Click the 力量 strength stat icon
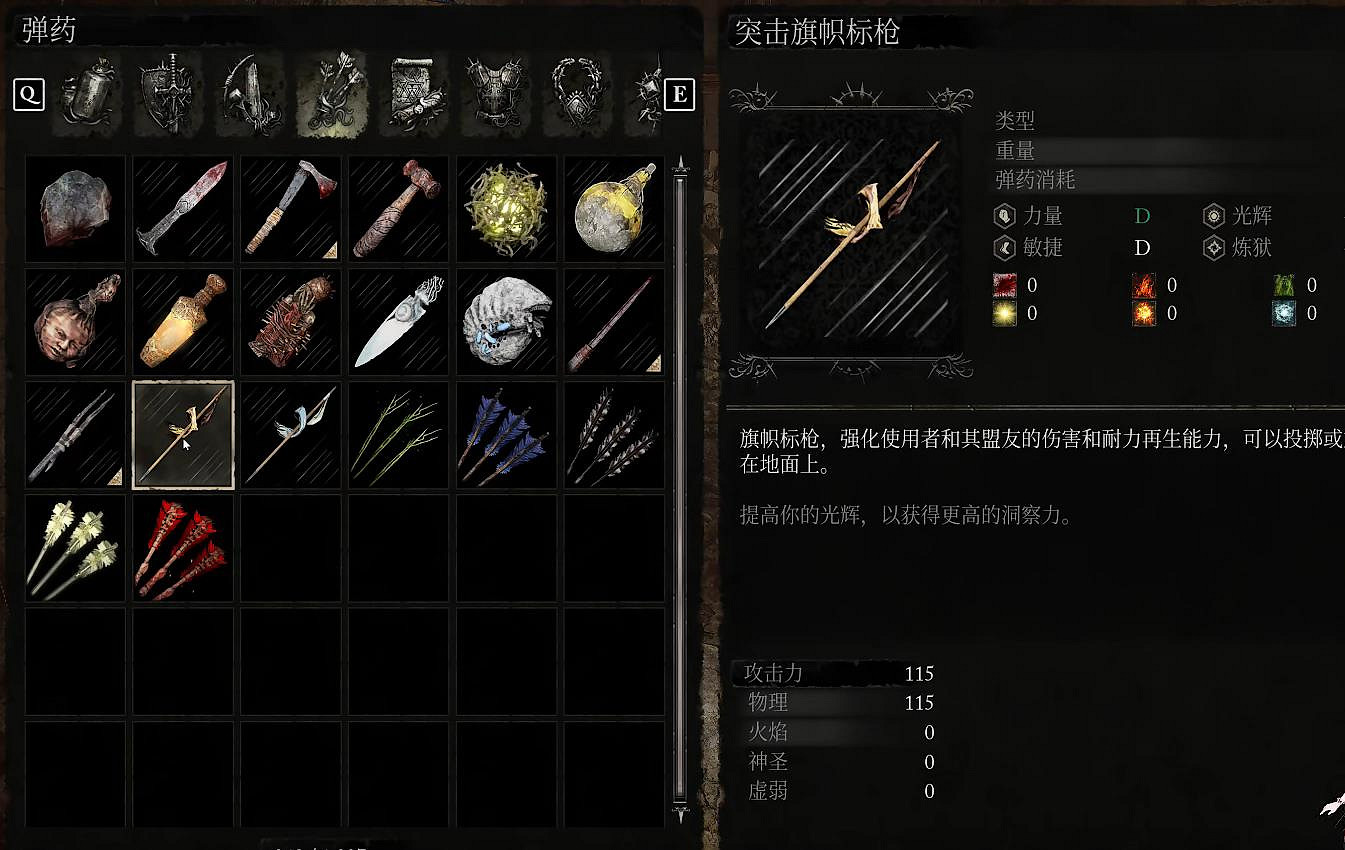 click(x=1003, y=215)
